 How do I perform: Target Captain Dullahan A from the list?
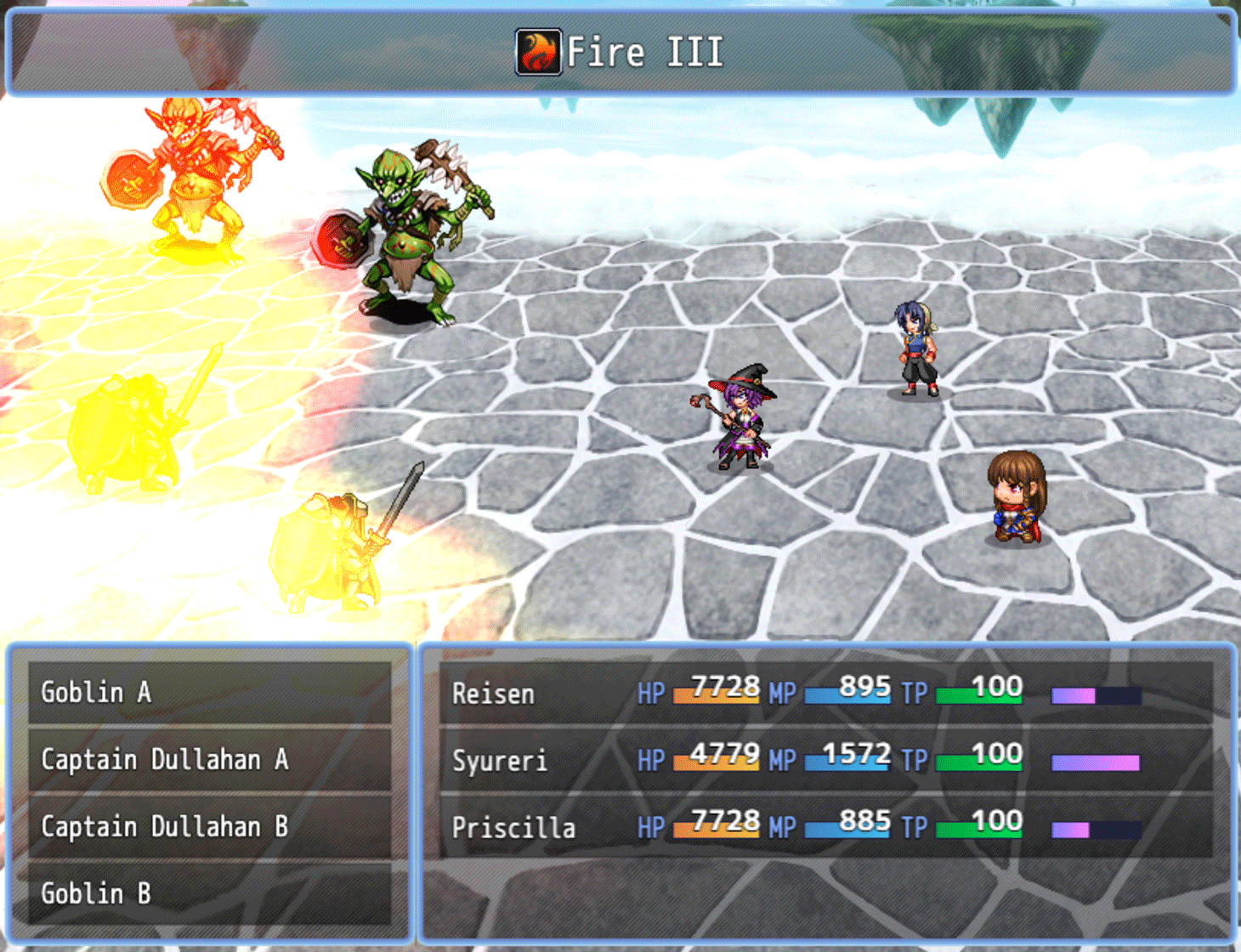166,759
